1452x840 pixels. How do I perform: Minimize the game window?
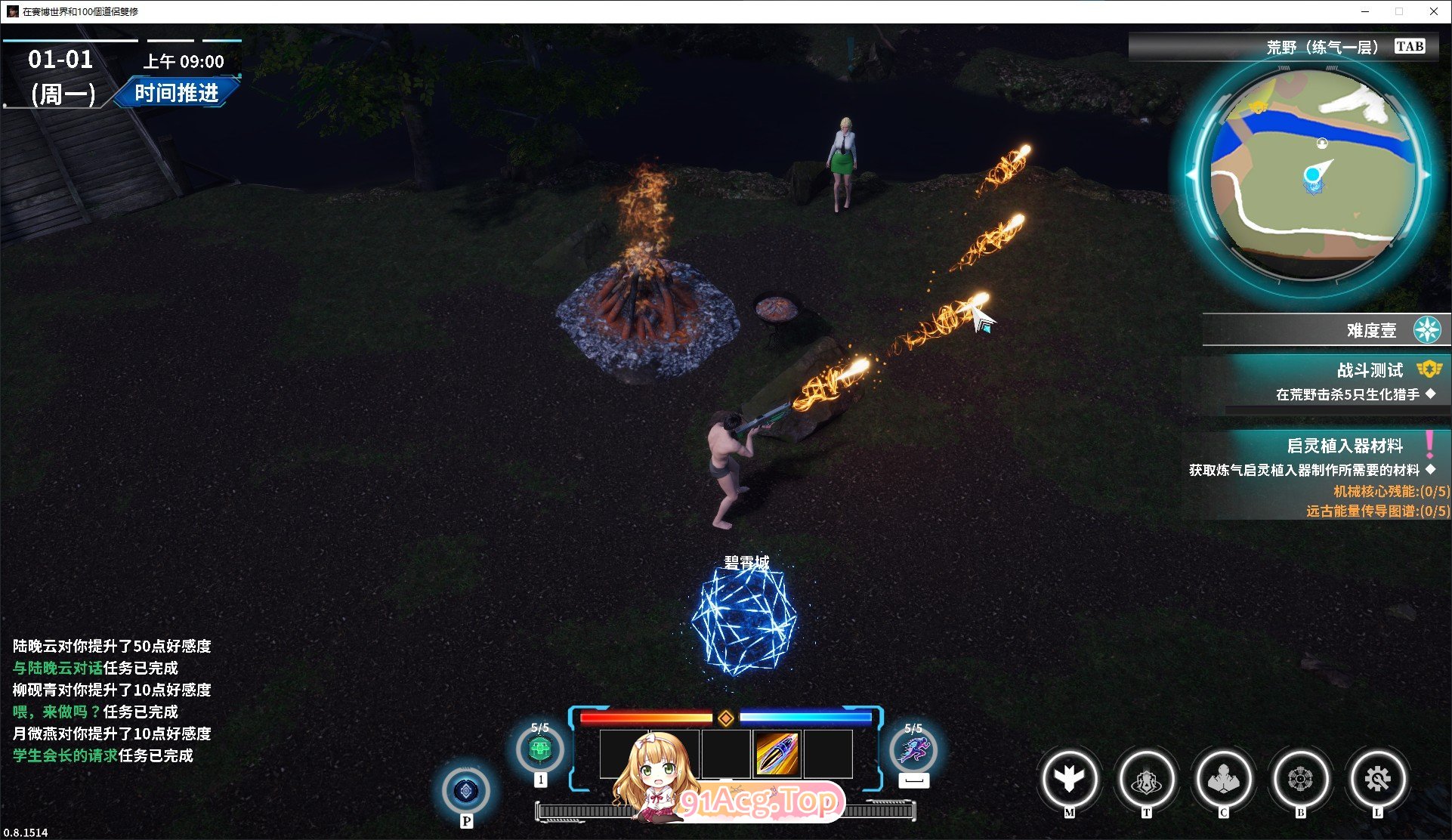point(1365,11)
